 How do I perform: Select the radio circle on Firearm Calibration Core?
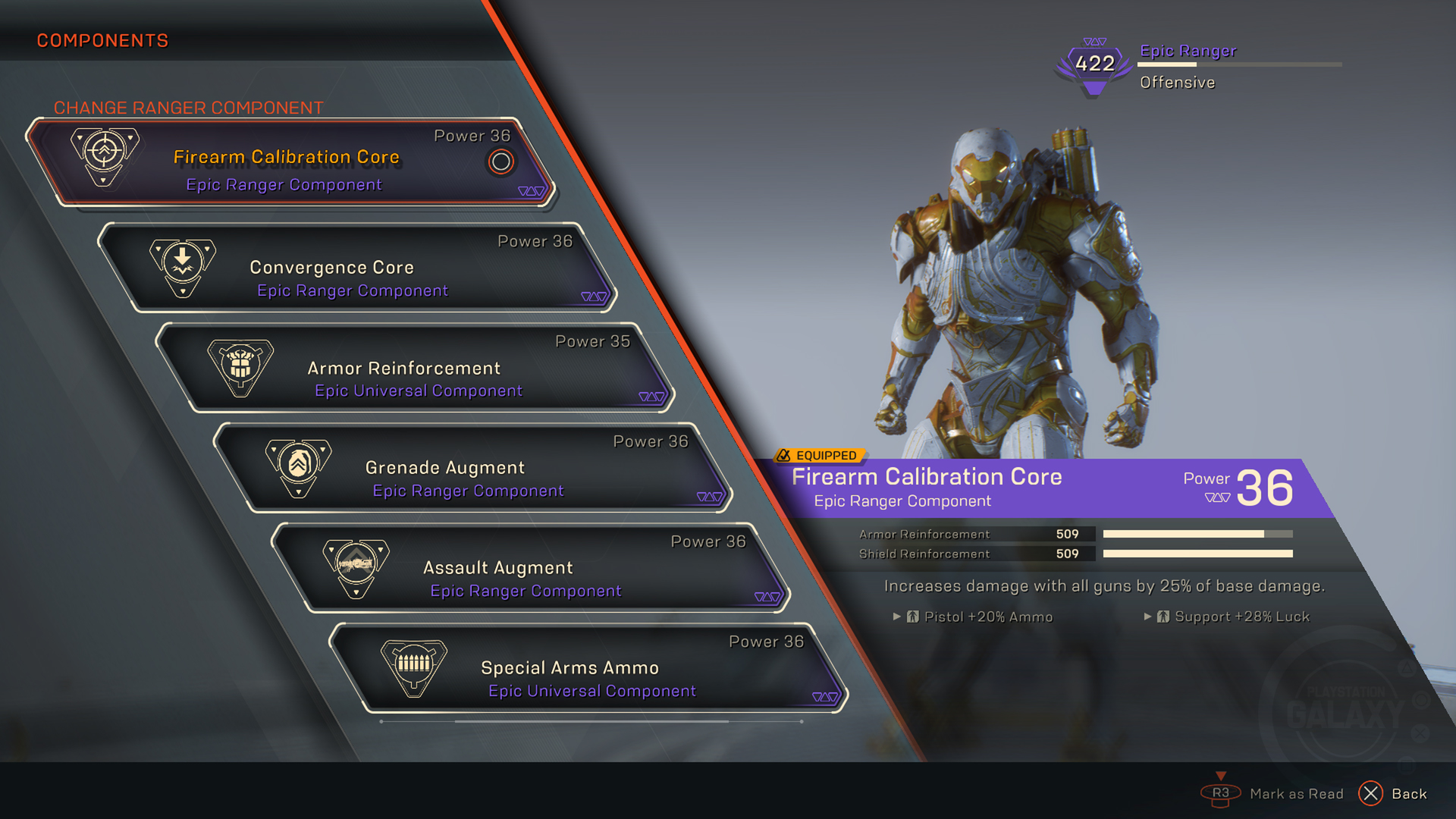coord(500,162)
